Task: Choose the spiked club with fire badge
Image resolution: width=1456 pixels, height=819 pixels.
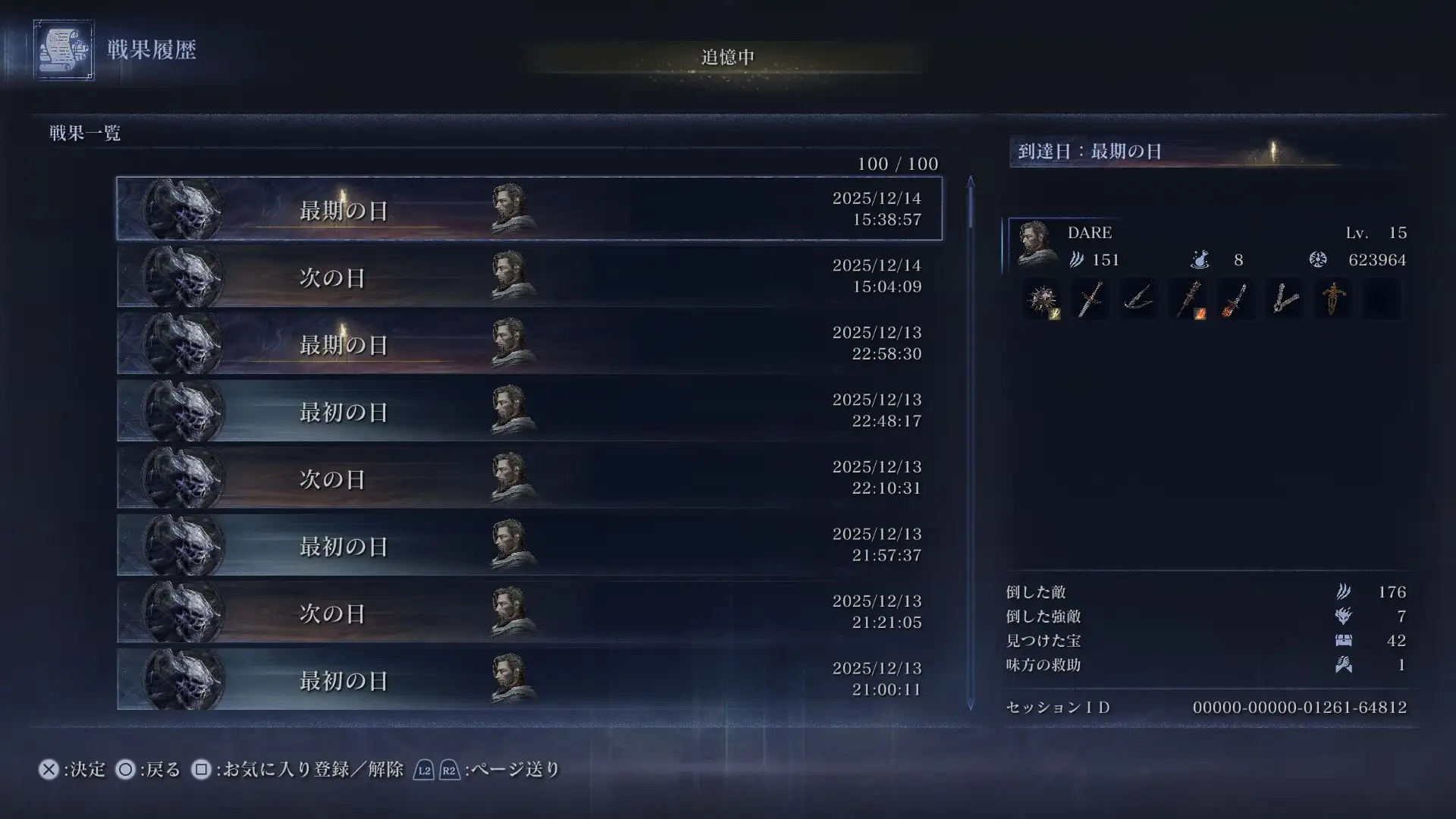Action: click(1188, 300)
